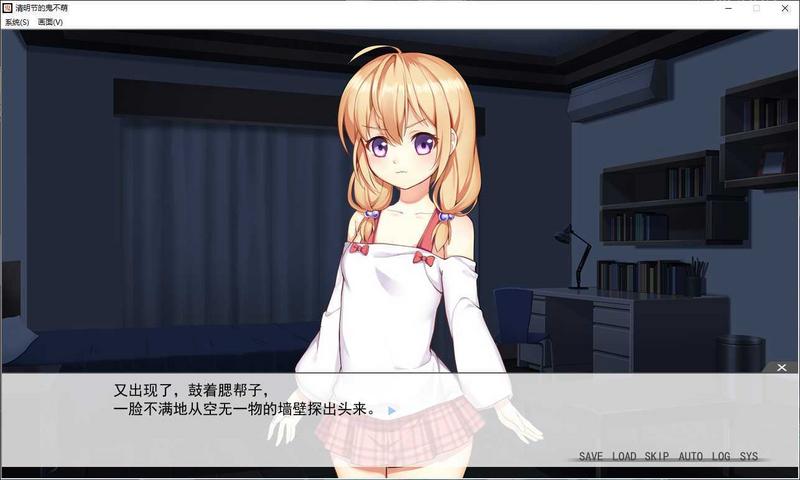Screen dimensions: 800x480
Task: Open the 画面(V) menu
Action: point(50,21)
